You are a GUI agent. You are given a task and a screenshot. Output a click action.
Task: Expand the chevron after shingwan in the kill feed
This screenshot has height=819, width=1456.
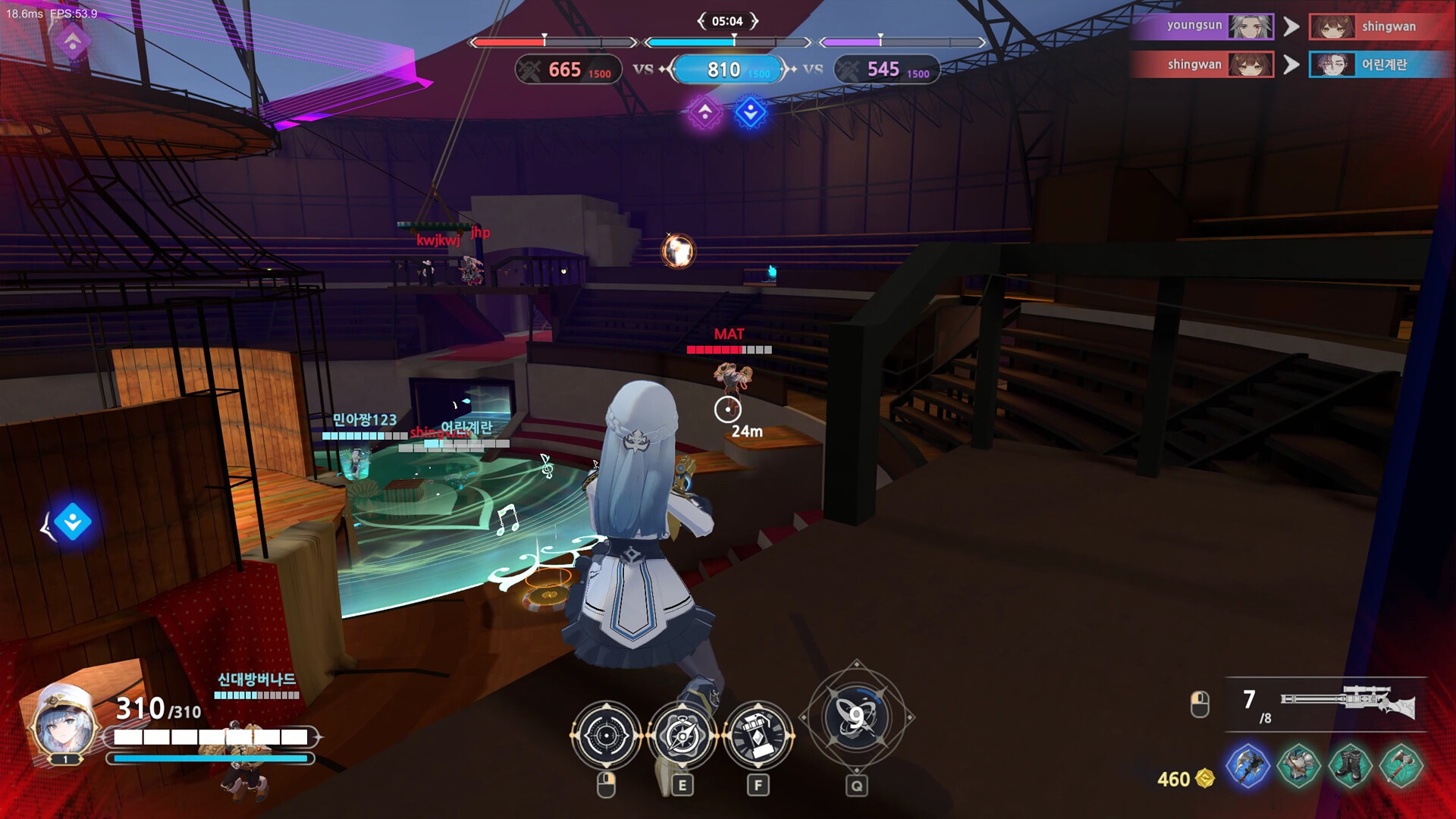tap(1294, 64)
